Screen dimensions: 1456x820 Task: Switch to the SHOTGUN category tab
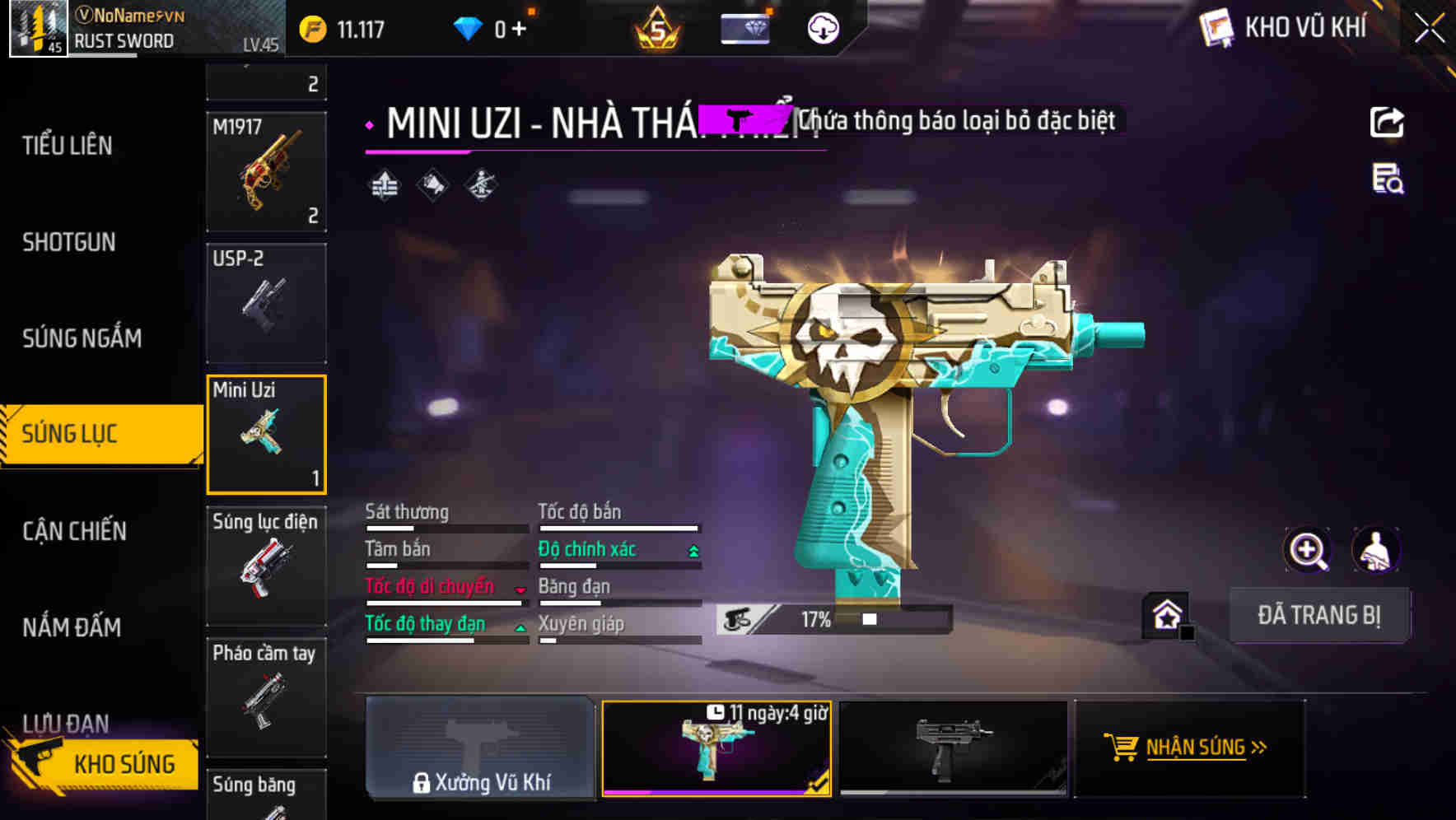[70, 241]
